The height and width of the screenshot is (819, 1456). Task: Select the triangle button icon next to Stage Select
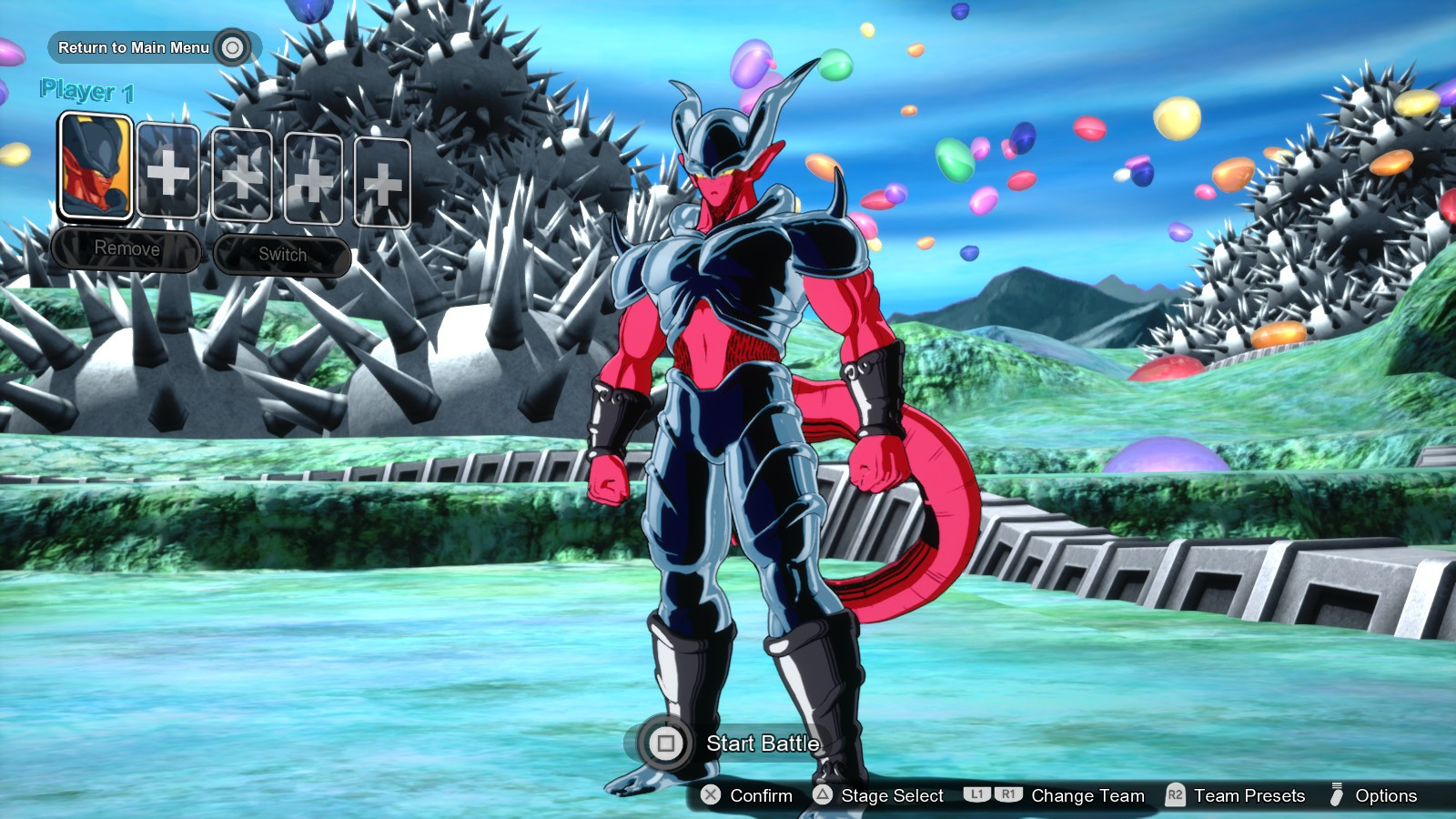coord(820,795)
